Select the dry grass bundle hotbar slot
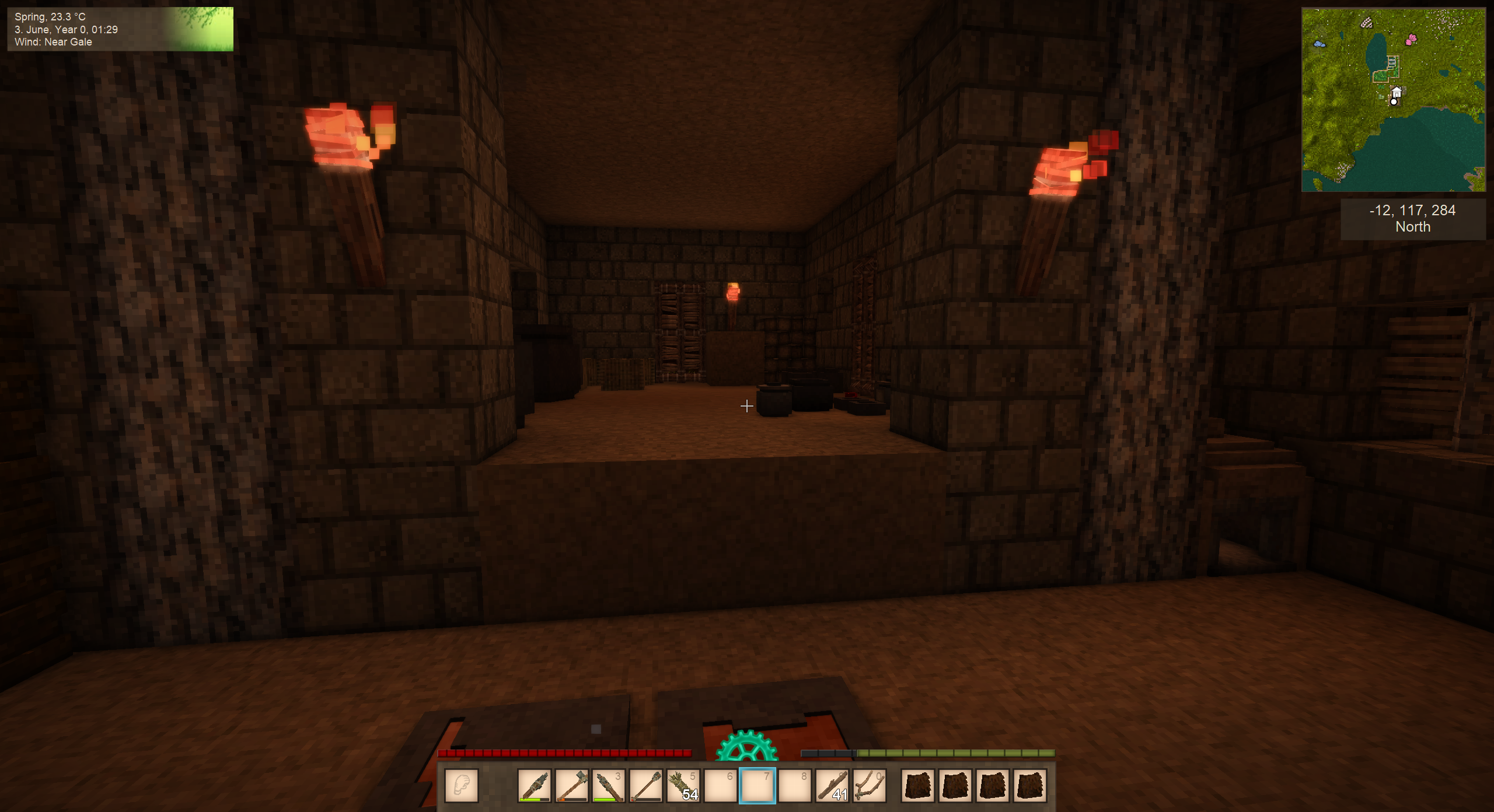1494x812 pixels. coord(683,786)
